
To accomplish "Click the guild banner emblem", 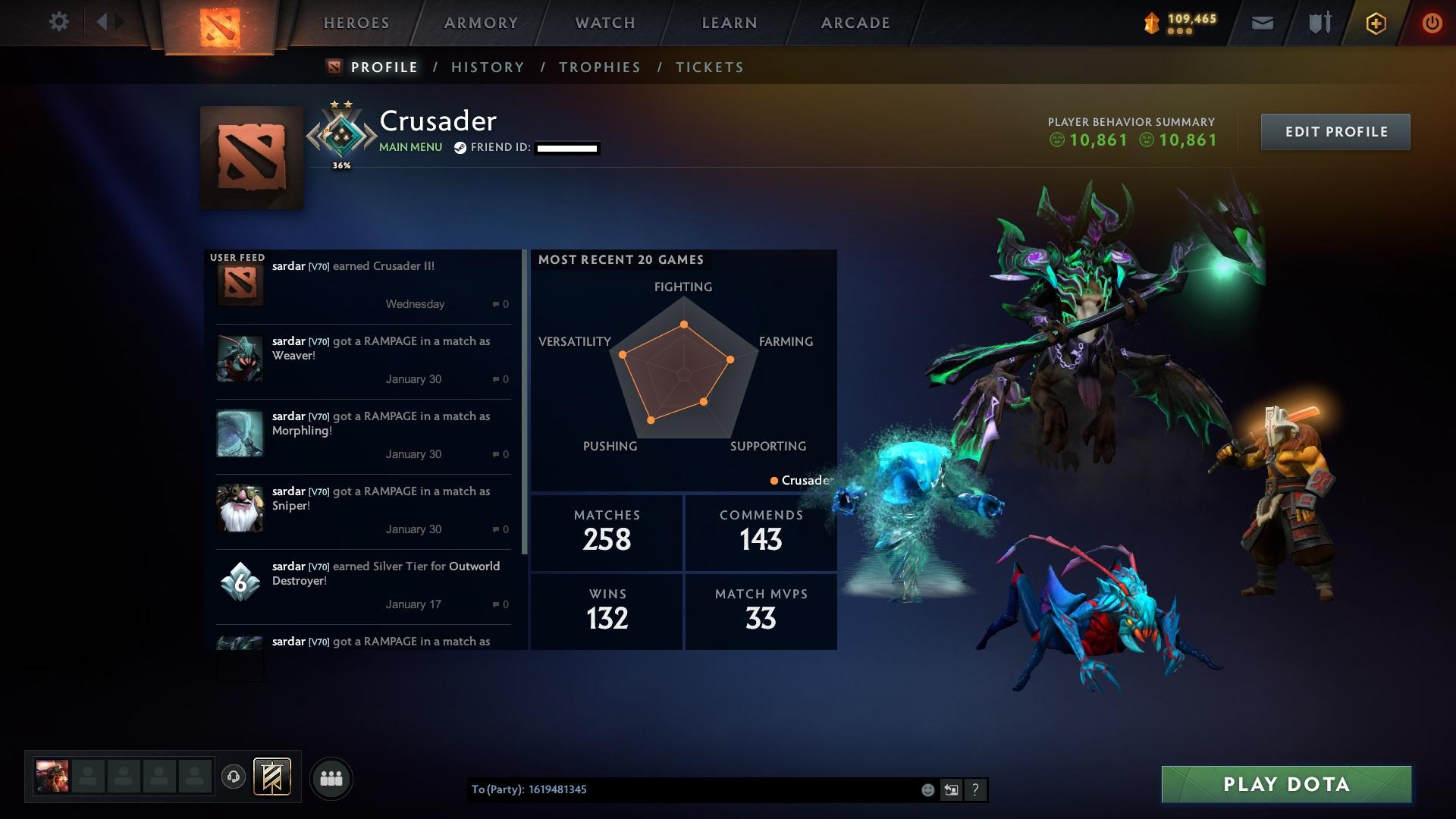I will [271, 777].
